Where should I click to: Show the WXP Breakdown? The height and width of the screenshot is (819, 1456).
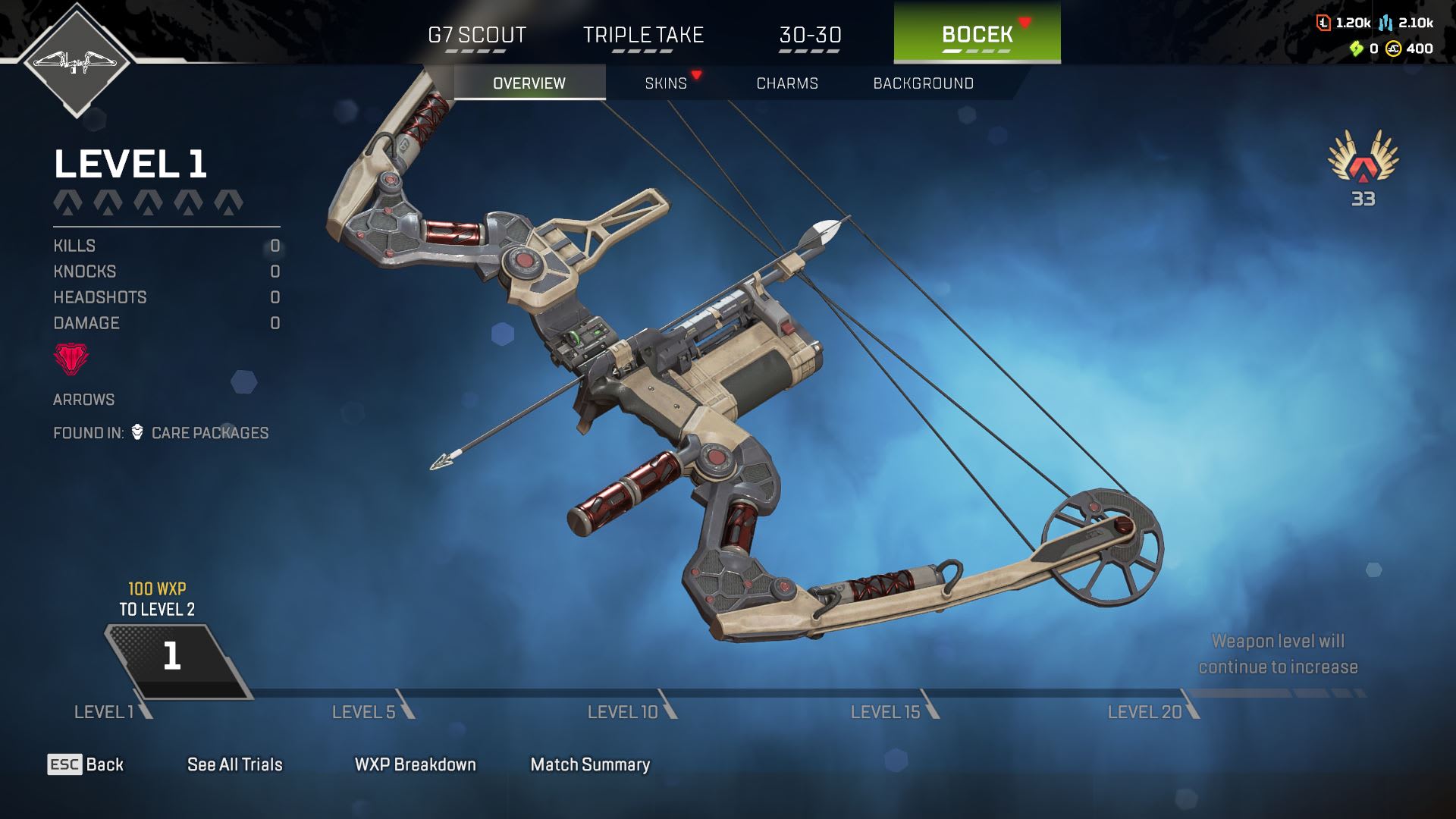(416, 764)
